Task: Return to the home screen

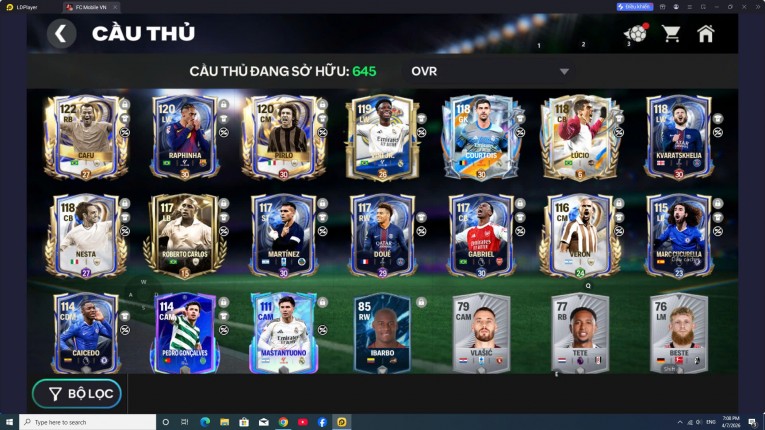Action: 706,34
